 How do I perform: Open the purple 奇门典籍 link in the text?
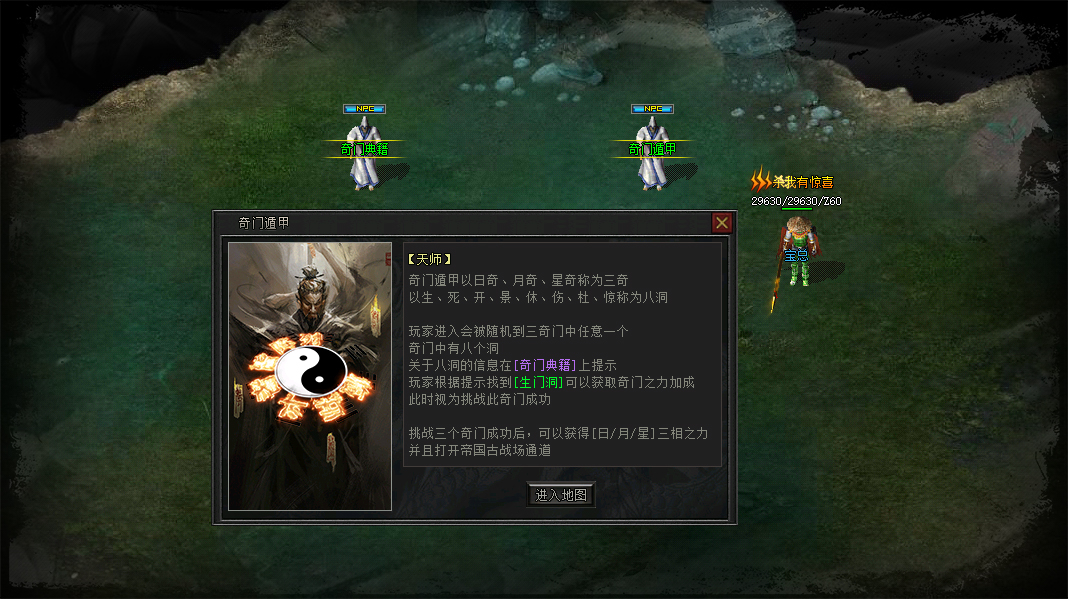pos(545,365)
